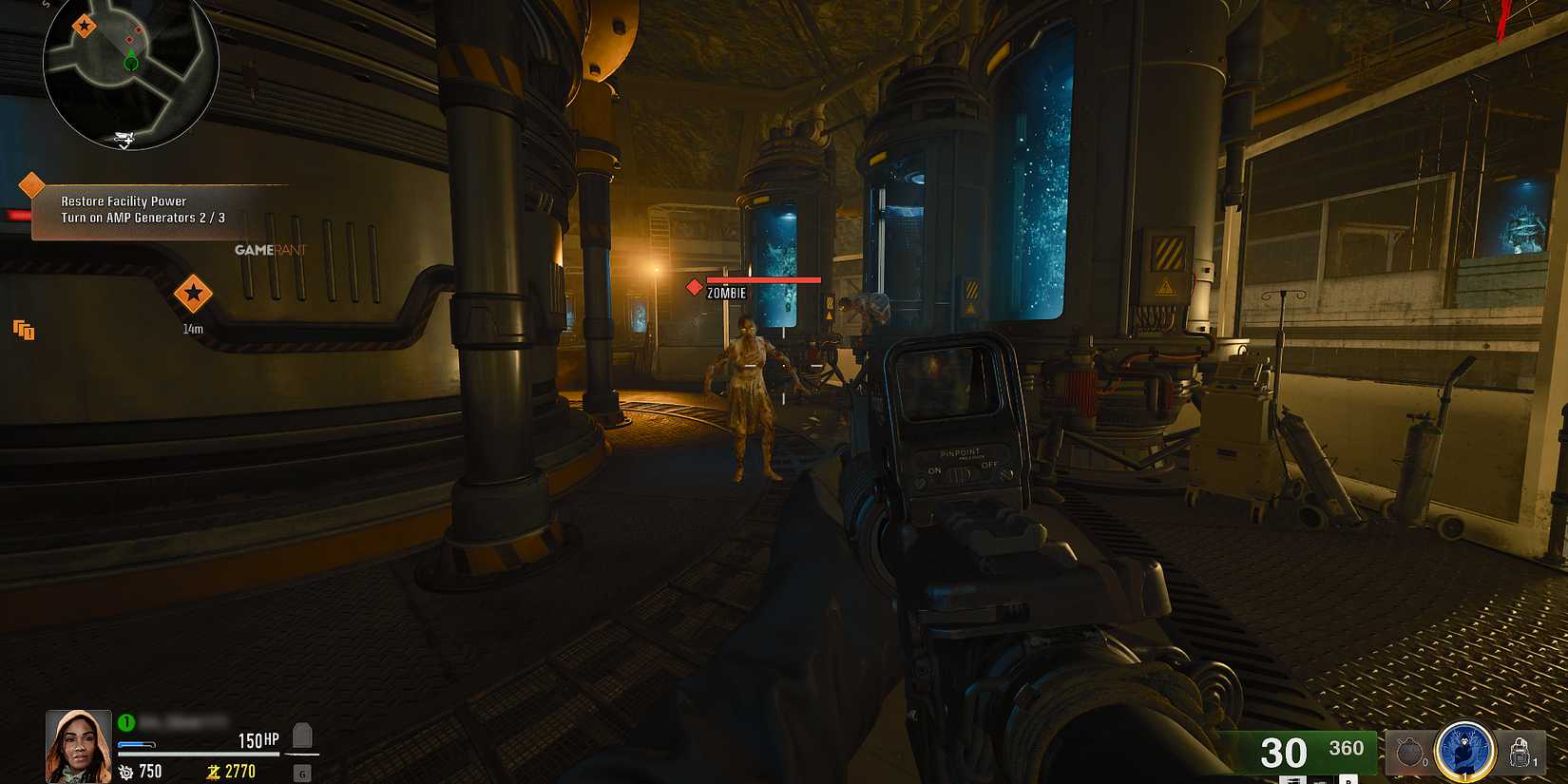The height and width of the screenshot is (784, 1568).
Task: Select the blue field upgrade circle icon
Action: (x=1463, y=752)
